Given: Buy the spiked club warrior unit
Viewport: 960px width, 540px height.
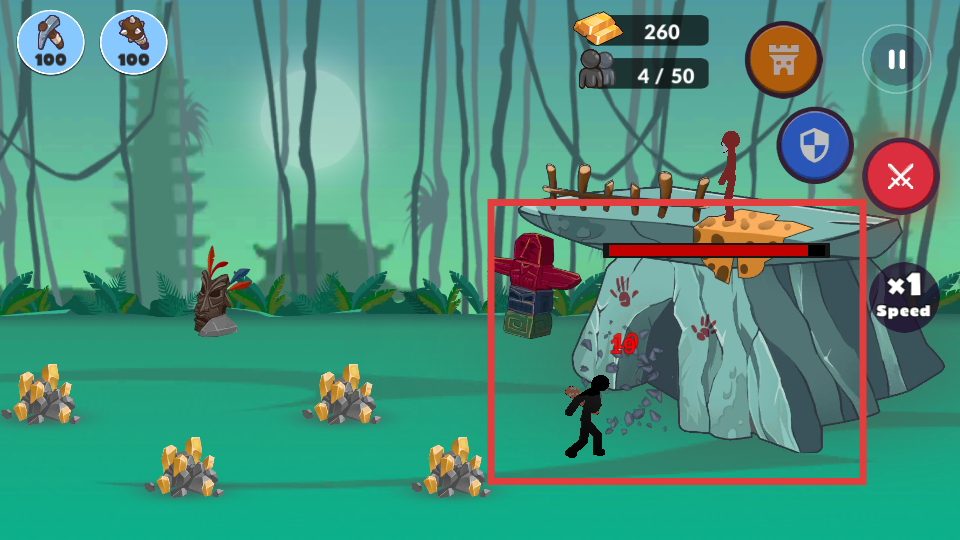Looking at the screenshot, I should click(x=133, y=43).
